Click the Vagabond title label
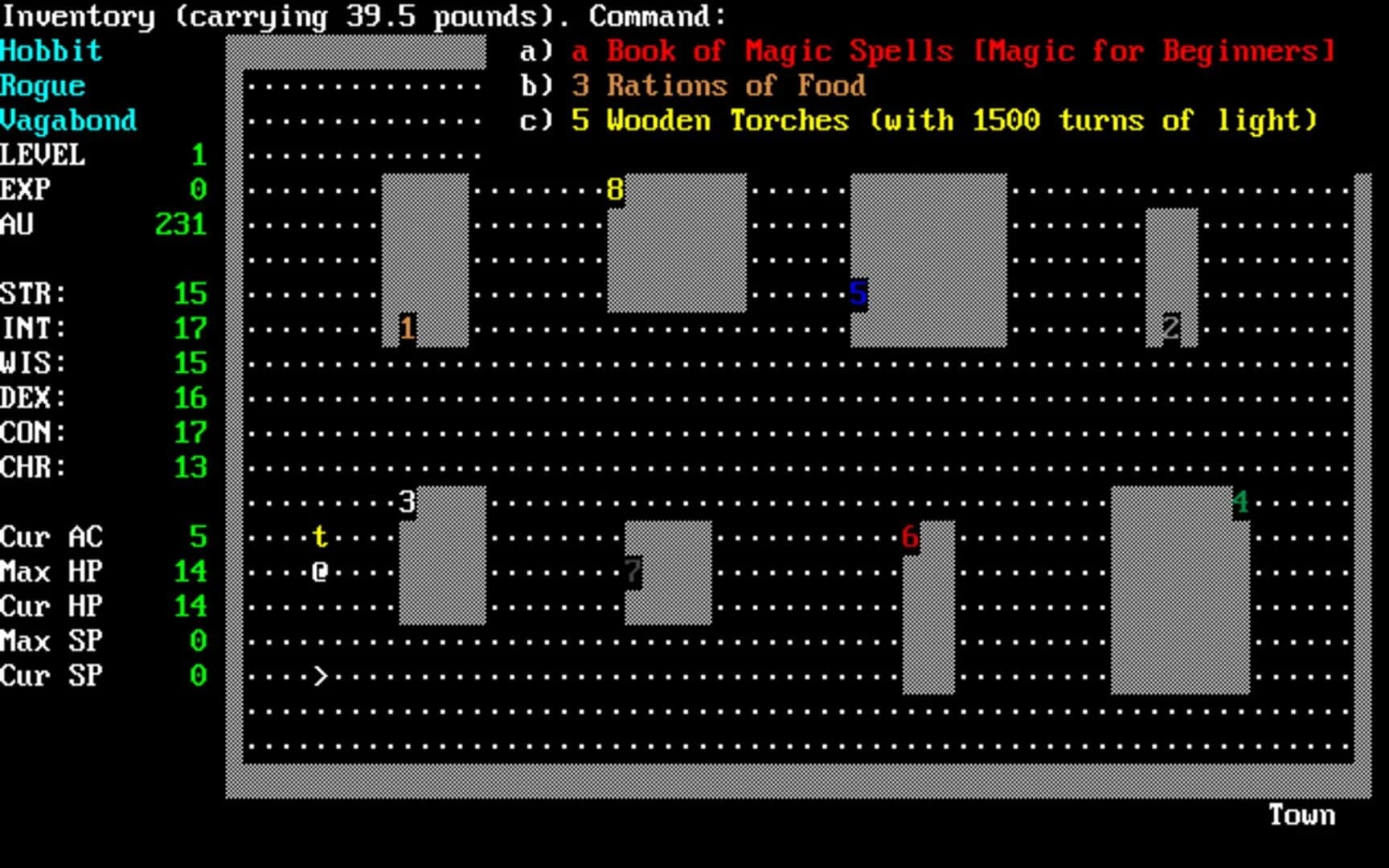 coord(68,120)
